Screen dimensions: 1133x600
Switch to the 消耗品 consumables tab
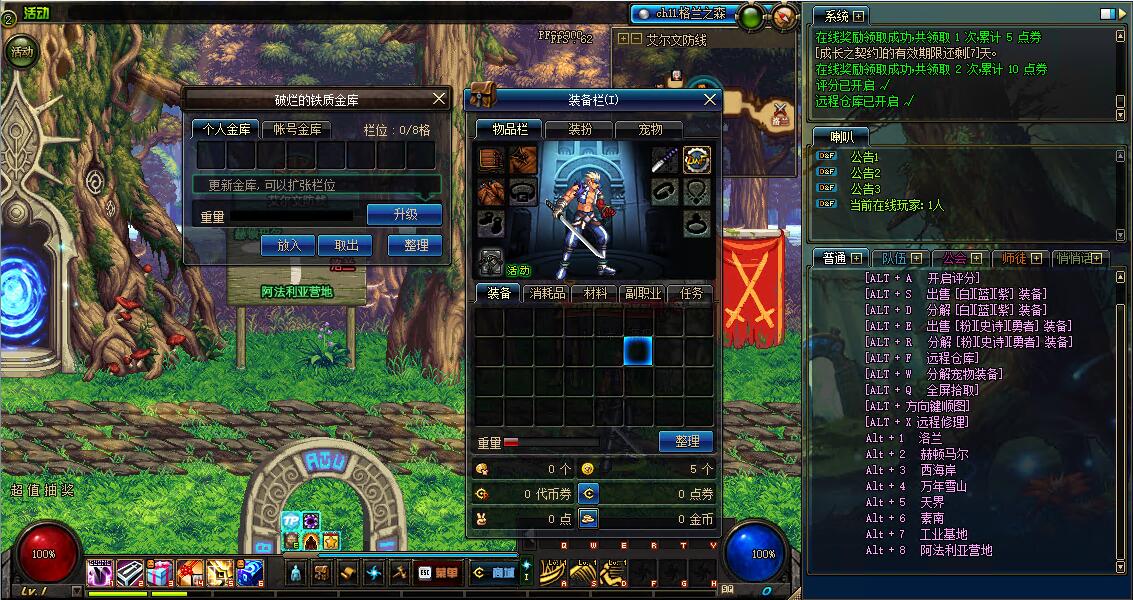547,293
